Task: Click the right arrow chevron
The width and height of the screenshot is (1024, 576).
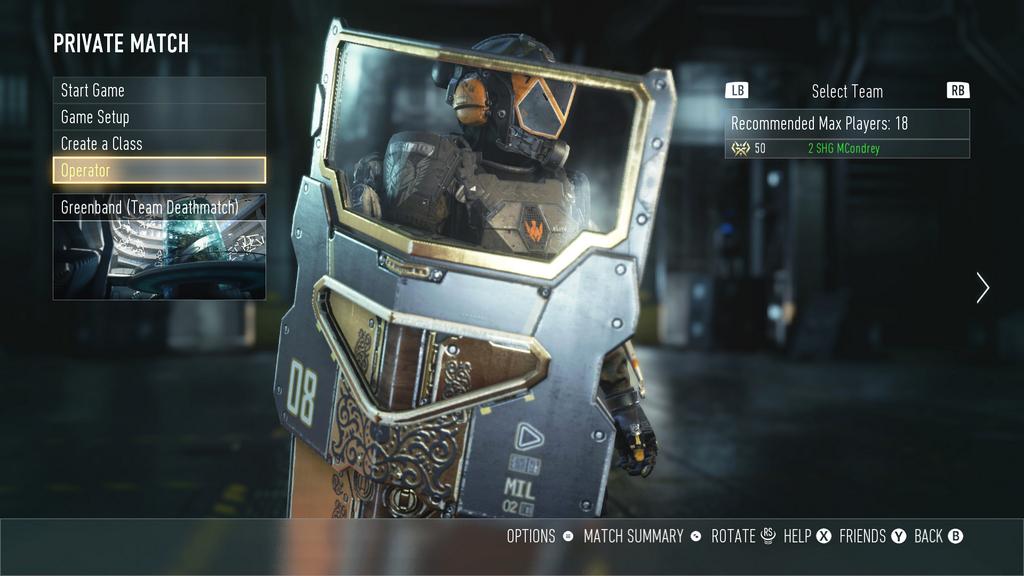Action: pos(982,288)
